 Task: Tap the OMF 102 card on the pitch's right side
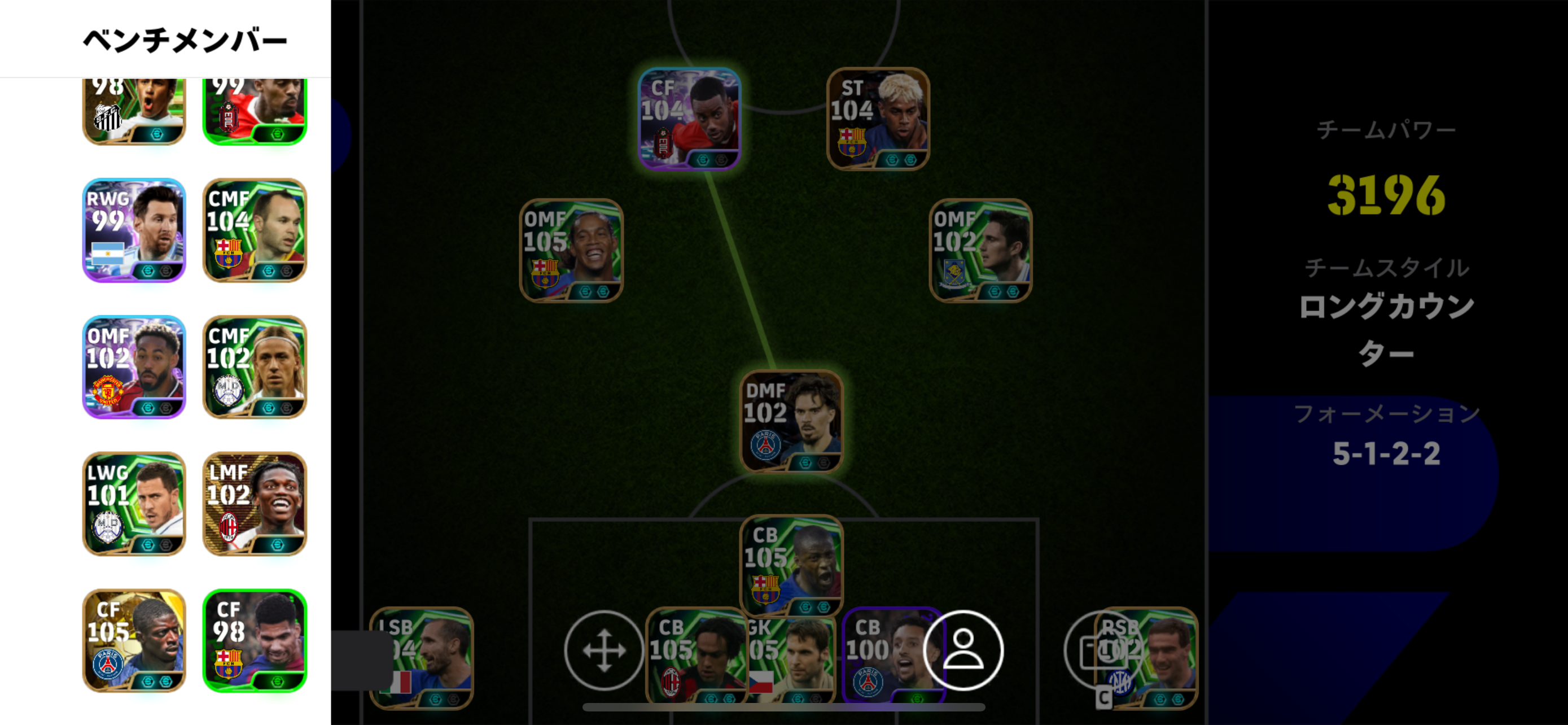980,250
